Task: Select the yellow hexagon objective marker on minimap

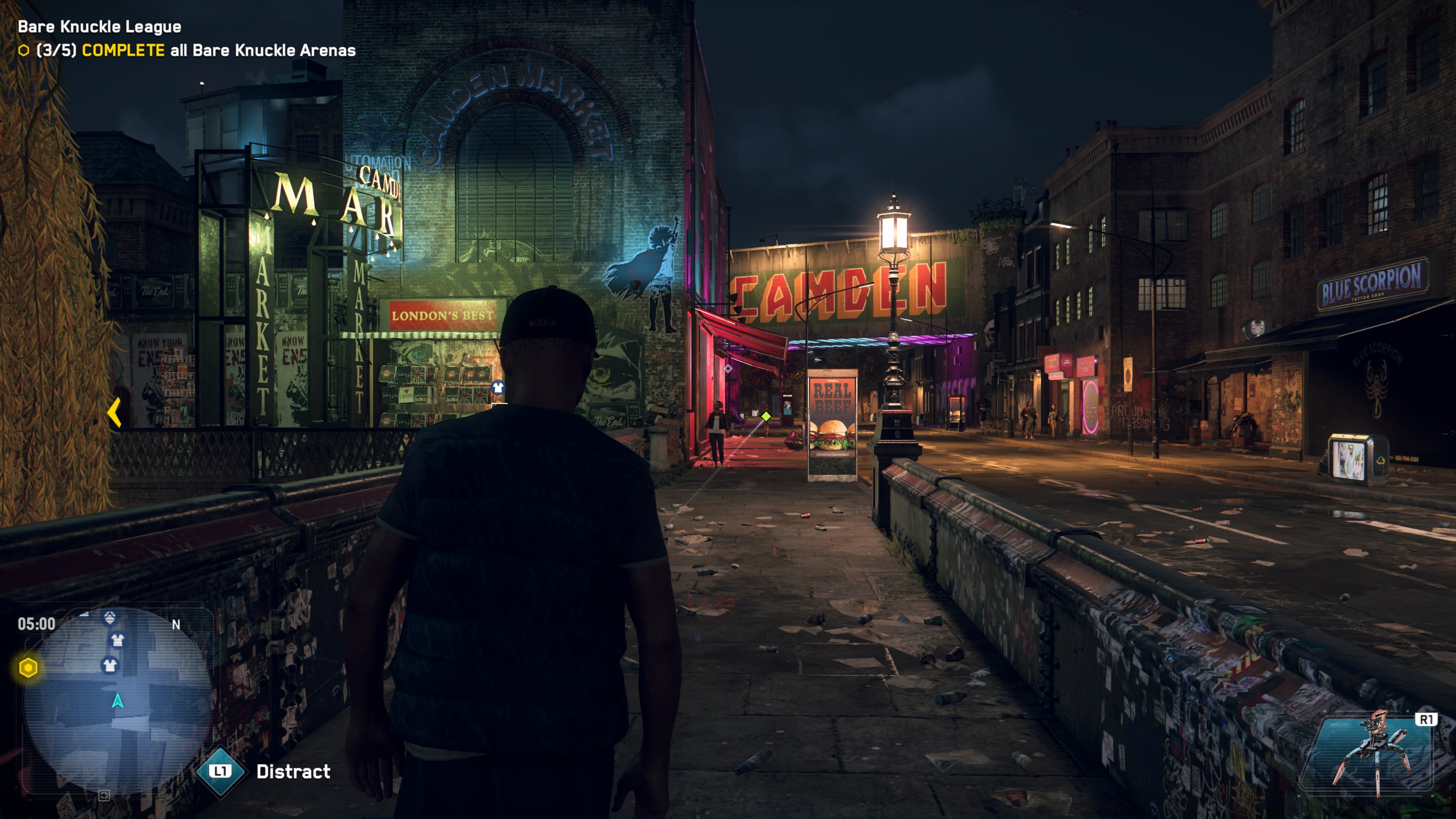Action: 28,668
